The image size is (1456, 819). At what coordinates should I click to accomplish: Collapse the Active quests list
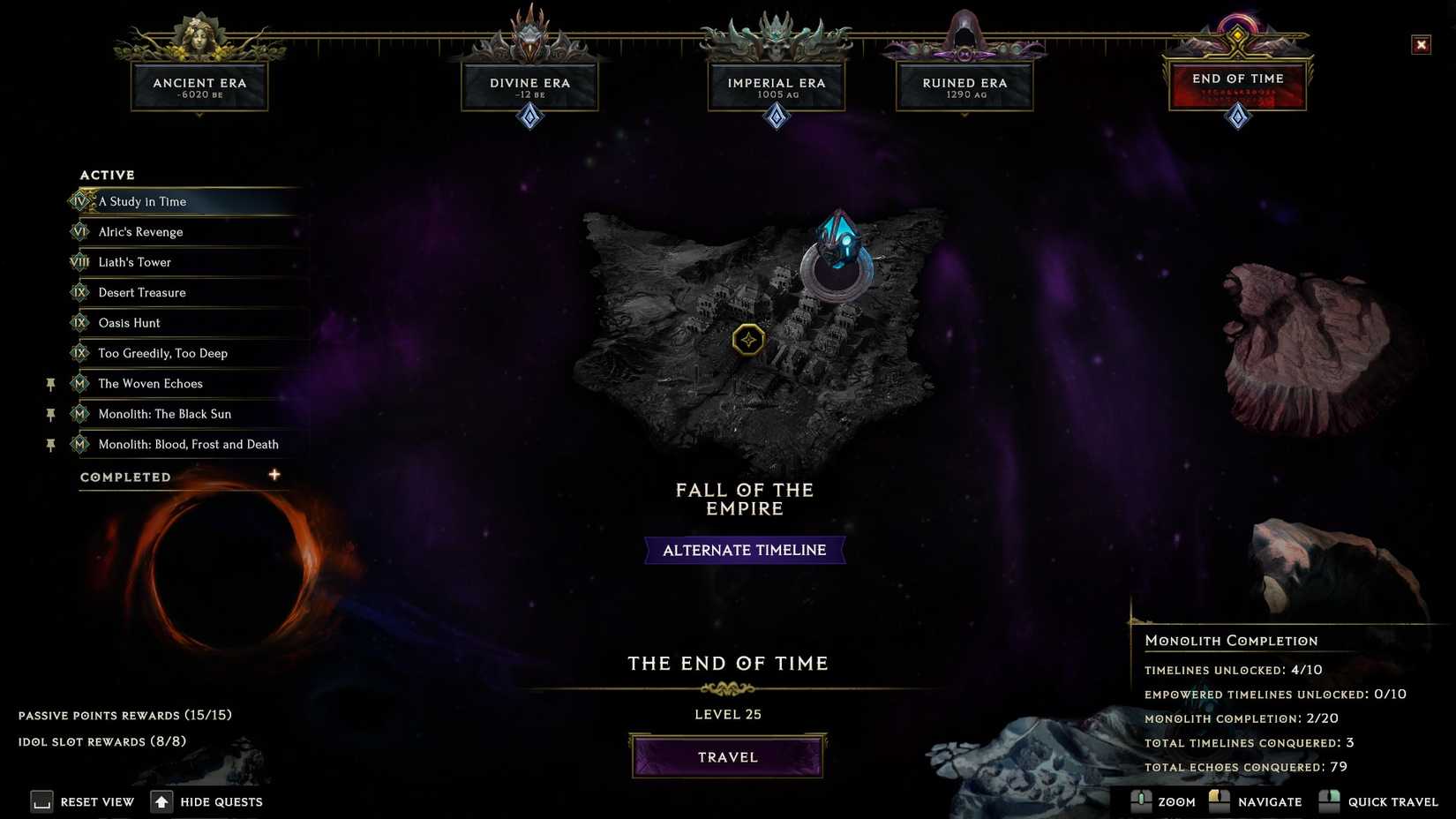point(107,175)
